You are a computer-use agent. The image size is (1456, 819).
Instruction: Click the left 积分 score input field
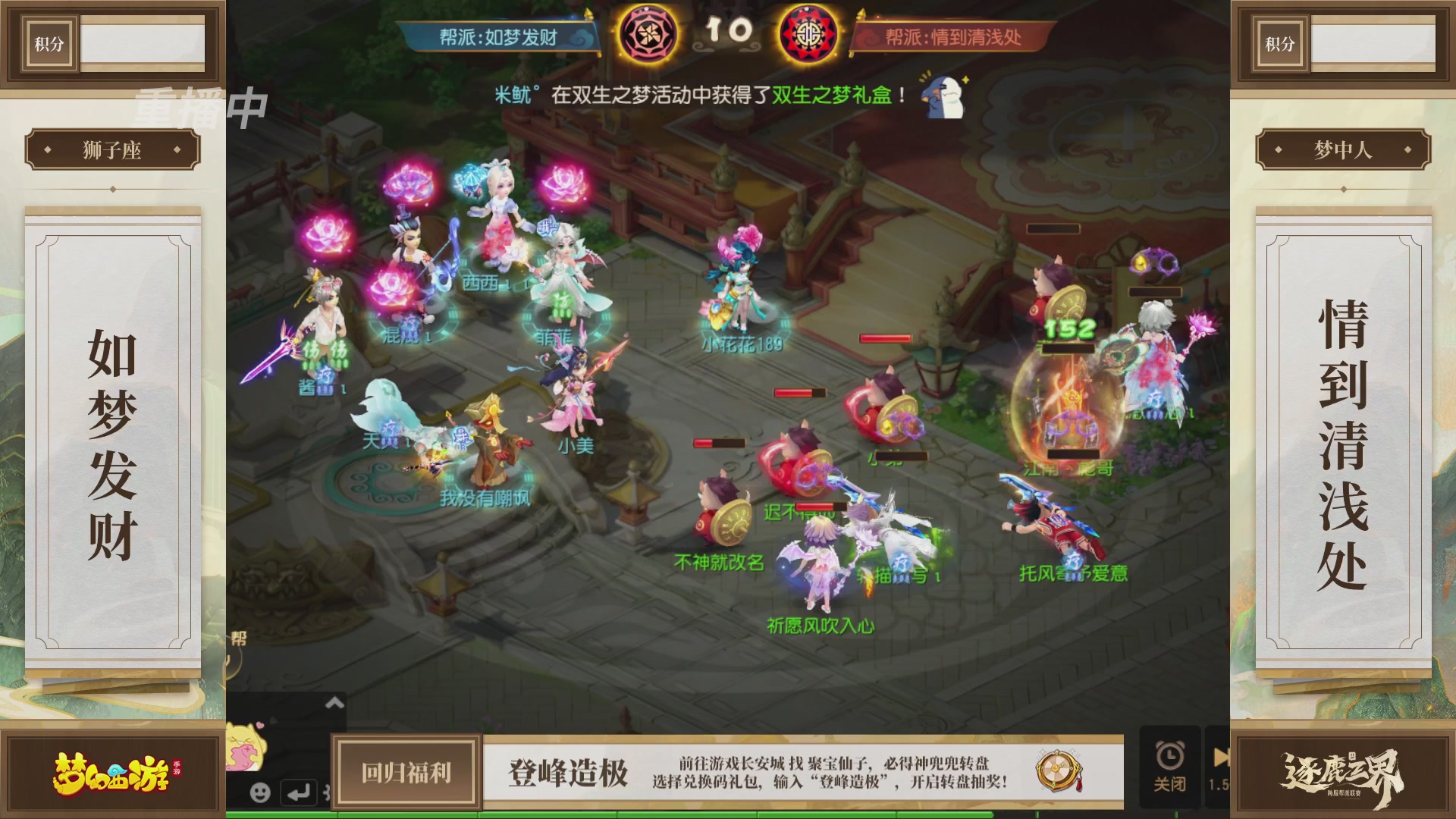[x=144, y=43]
